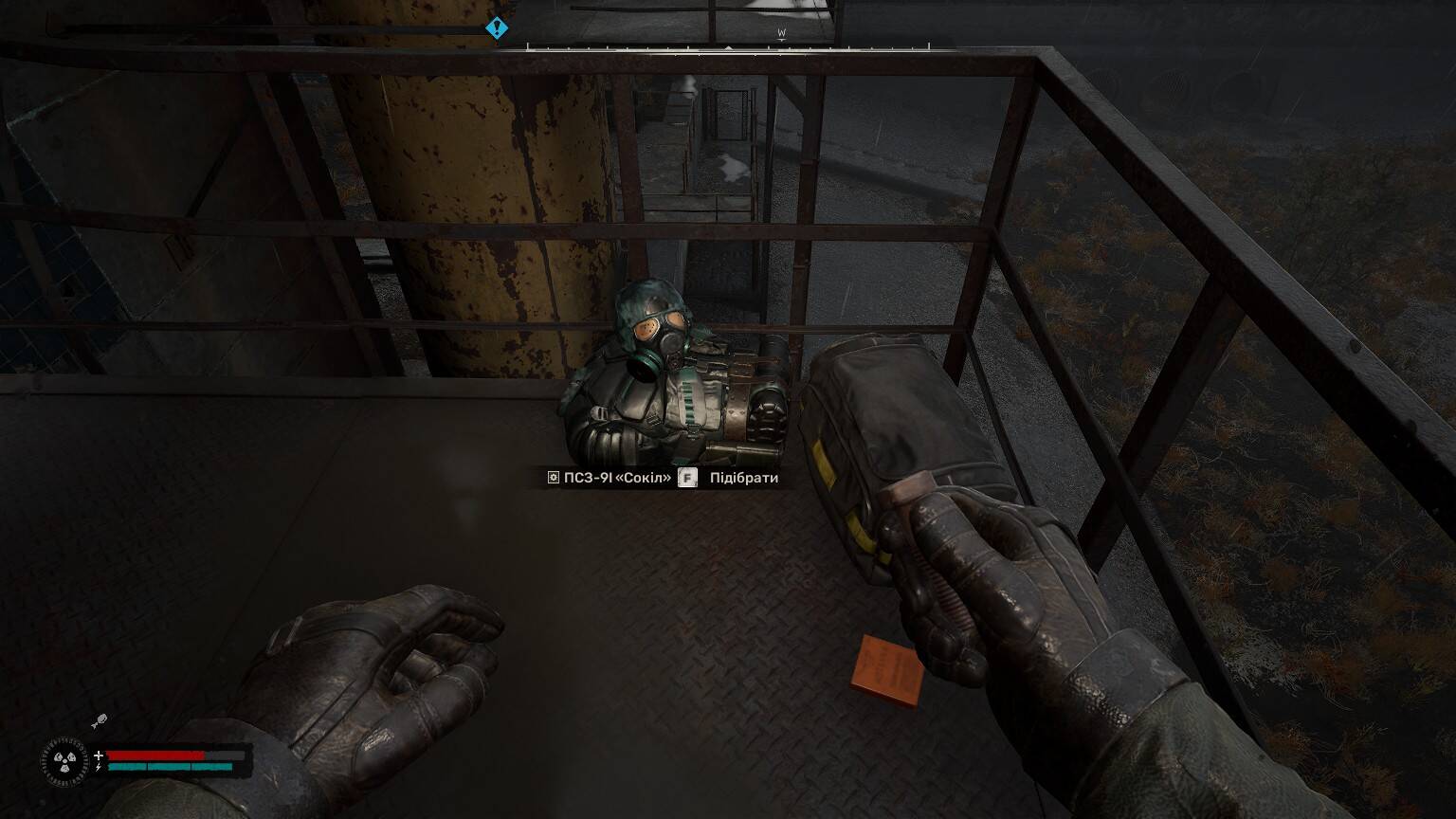Click the radiation trefoil indicator icon
This screenshot has width=1456, height=819.
coord(64,759)
